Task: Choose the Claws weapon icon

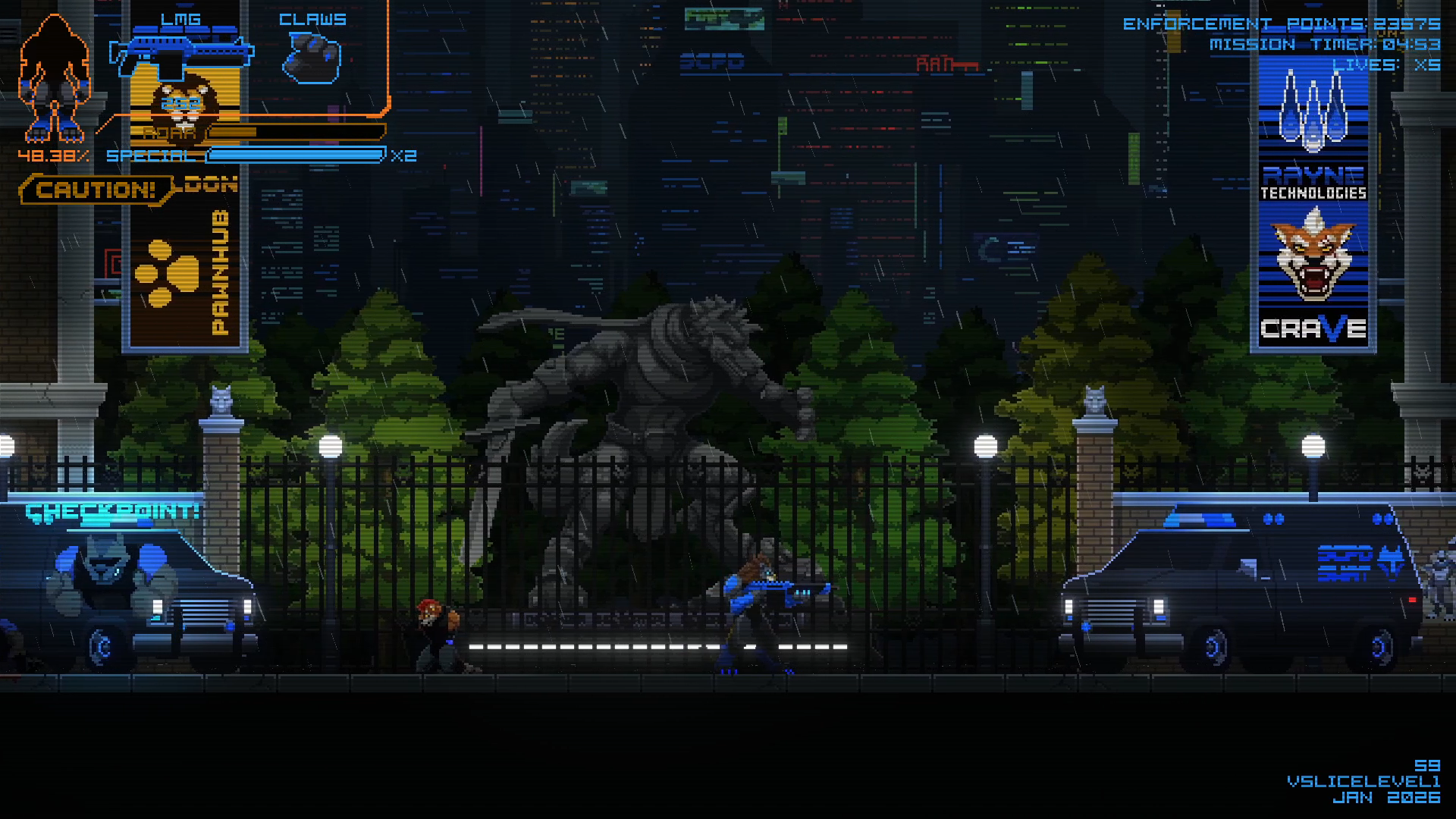Action: tap(312, 58)
